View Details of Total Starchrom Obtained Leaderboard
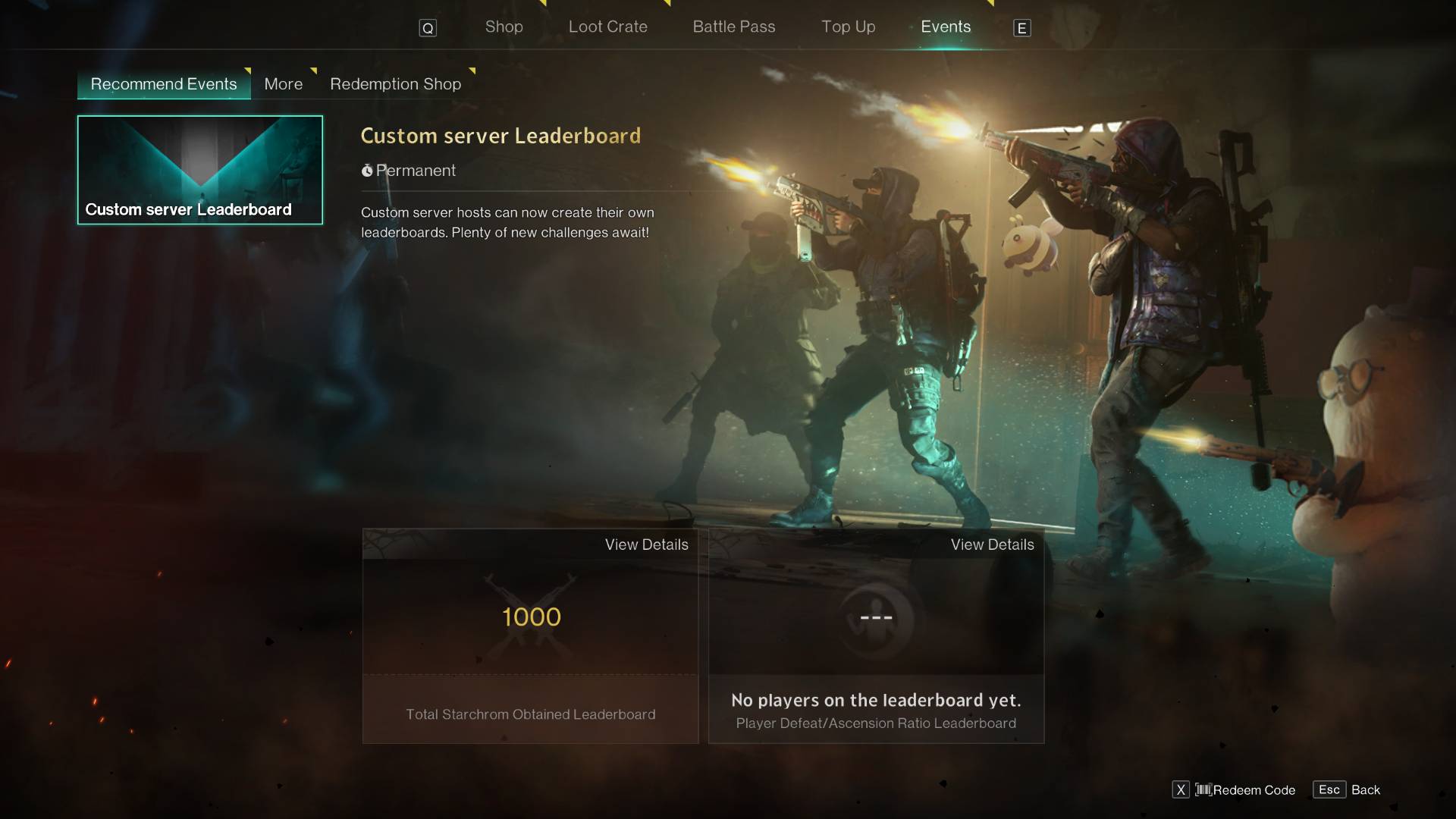 click(x=646, y=544)
